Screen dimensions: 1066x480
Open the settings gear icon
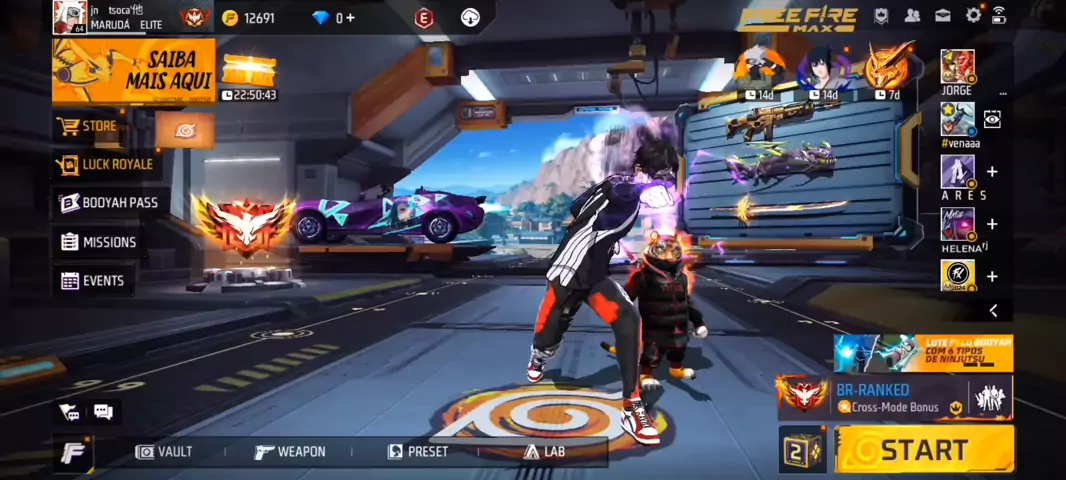[x=973, y=15]
